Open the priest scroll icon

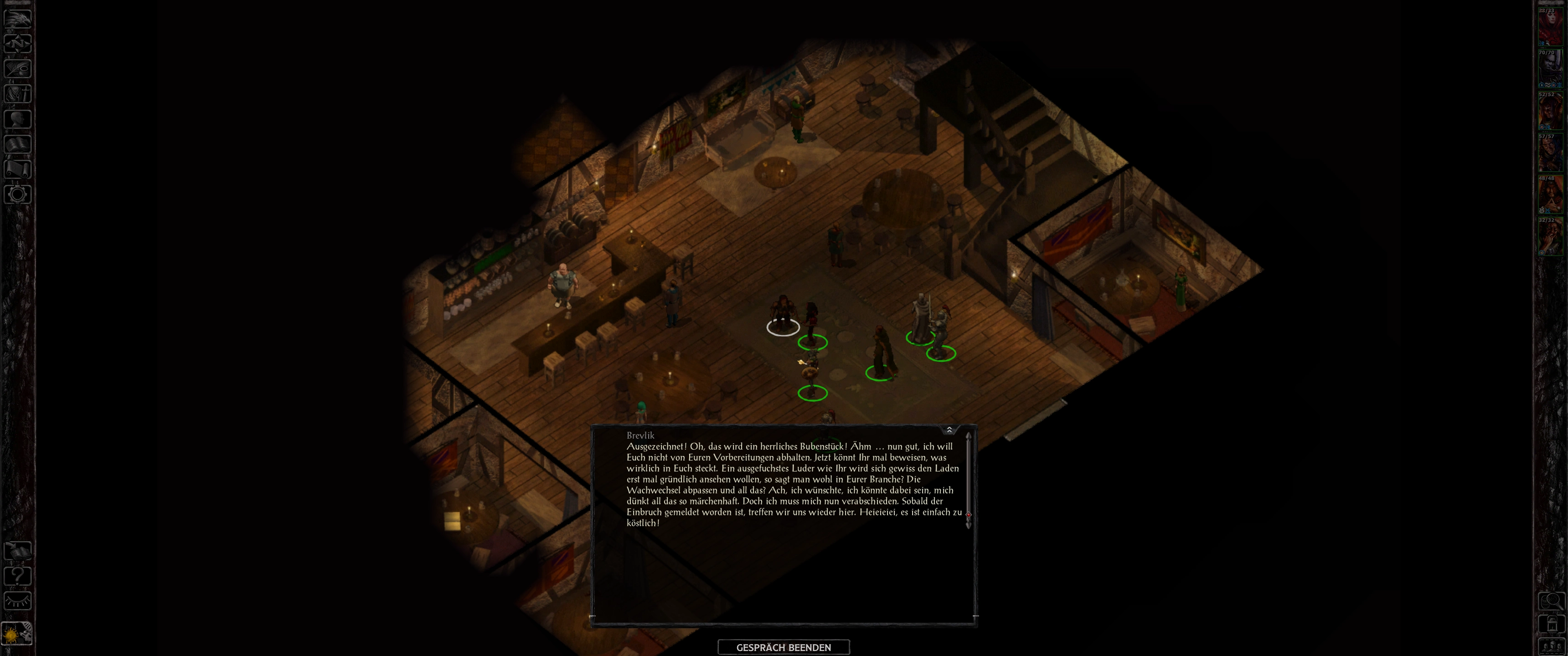coord(18,169)
